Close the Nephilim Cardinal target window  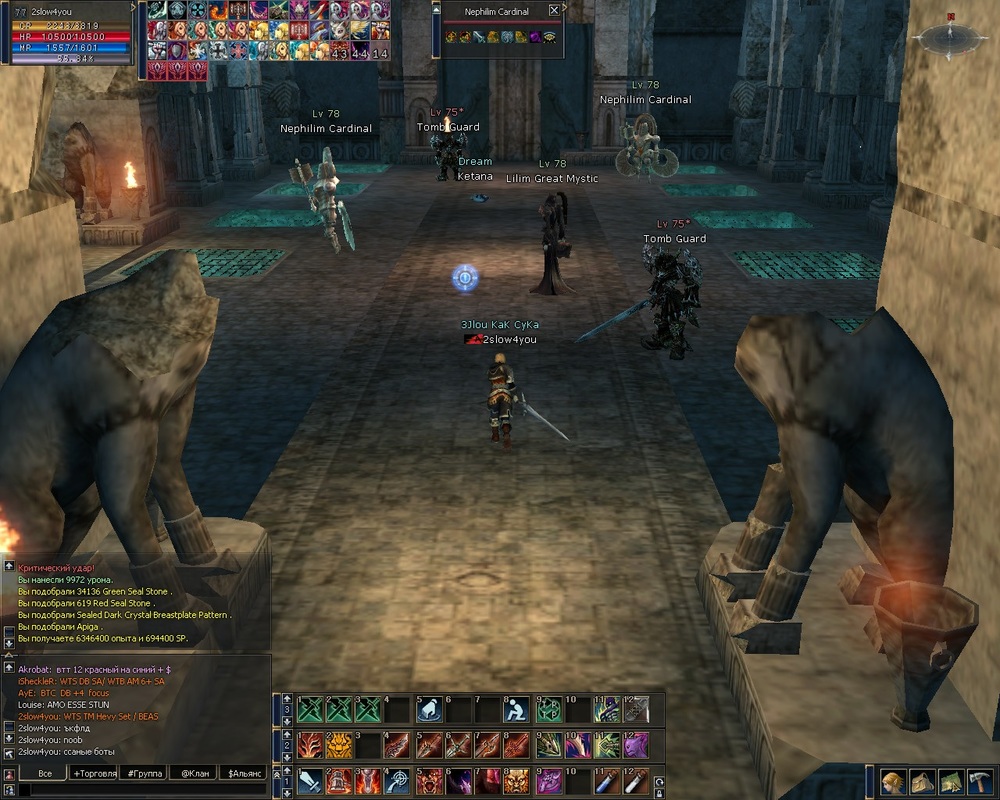coord(555,11)
